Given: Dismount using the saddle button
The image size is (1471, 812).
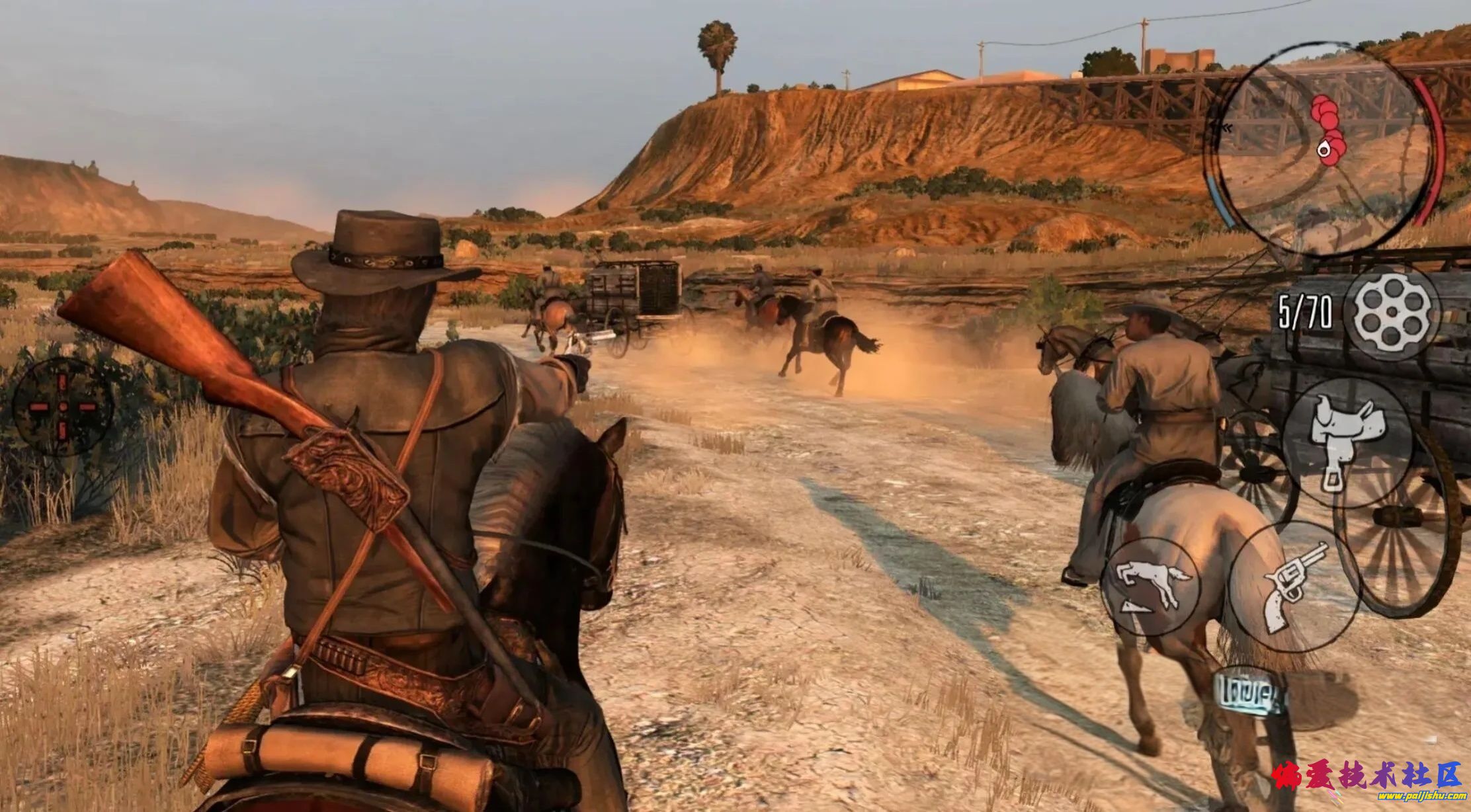Looking at the screenshot, I should click(x=1347, y=443).
